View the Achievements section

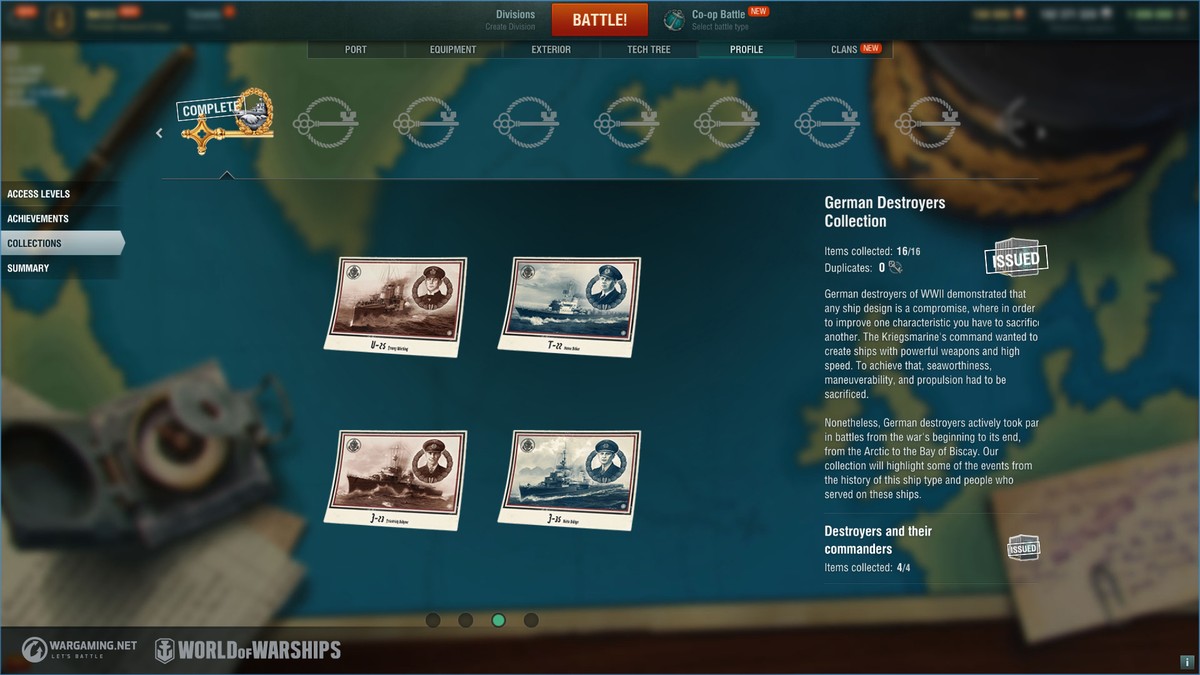click(x=38, y=219)
